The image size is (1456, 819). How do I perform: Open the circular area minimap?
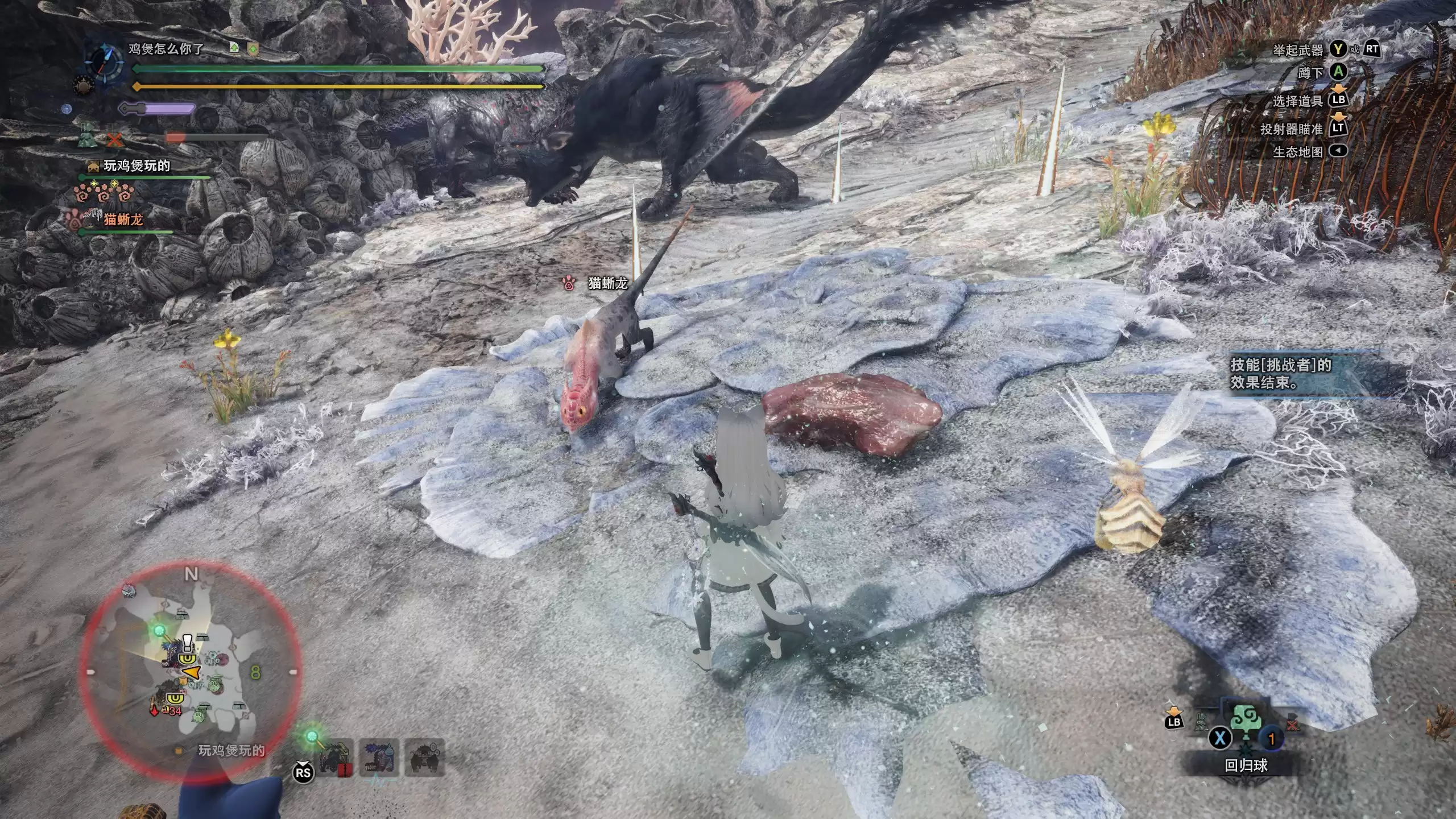[x=191, y=671]
